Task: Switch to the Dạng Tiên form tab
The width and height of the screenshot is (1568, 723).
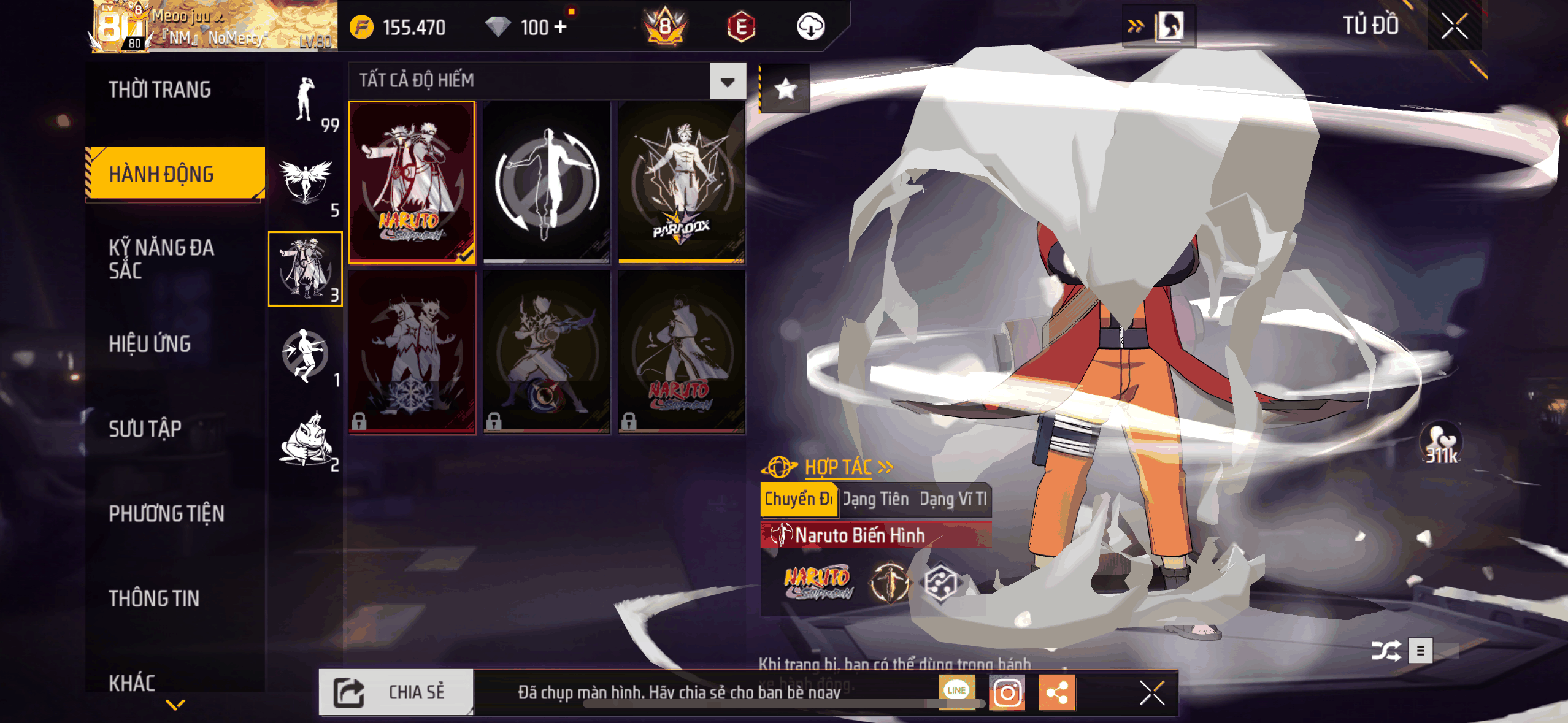Action: coord(875,499)
